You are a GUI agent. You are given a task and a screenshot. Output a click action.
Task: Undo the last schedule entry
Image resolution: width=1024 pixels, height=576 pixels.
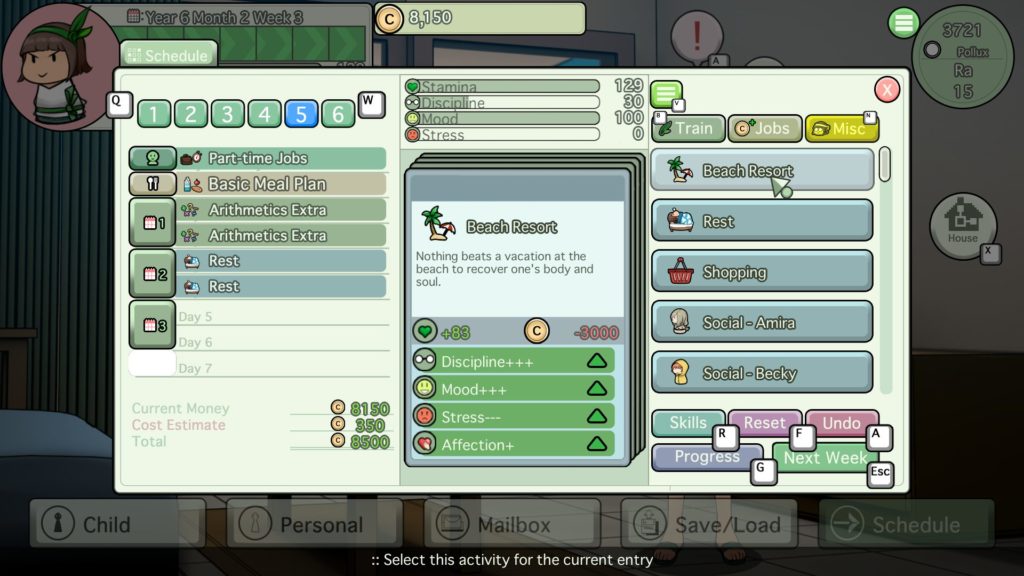click(841, 423)
